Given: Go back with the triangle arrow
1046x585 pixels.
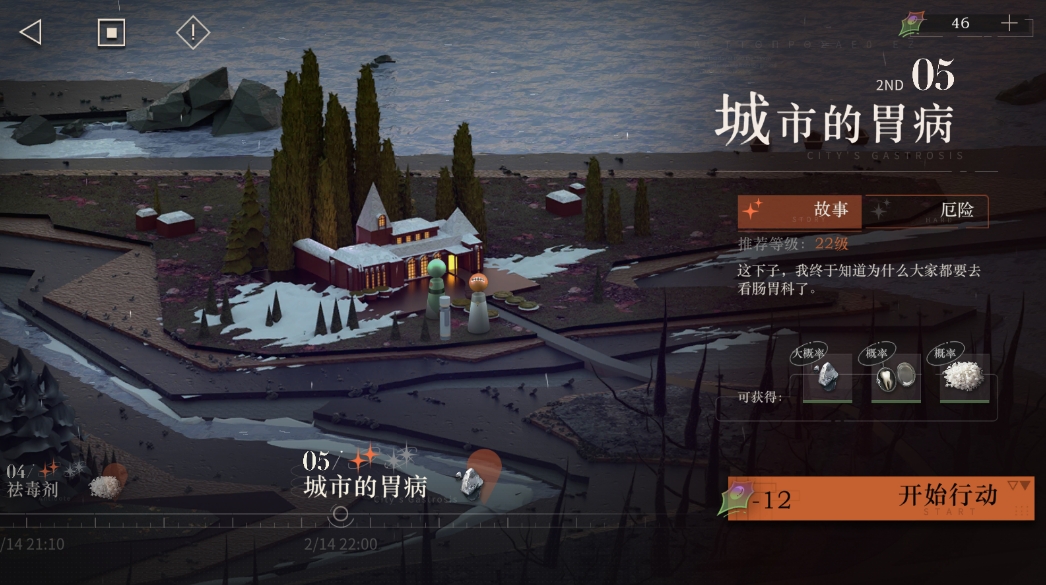Looking at the screenshot, I should (30, 32).
